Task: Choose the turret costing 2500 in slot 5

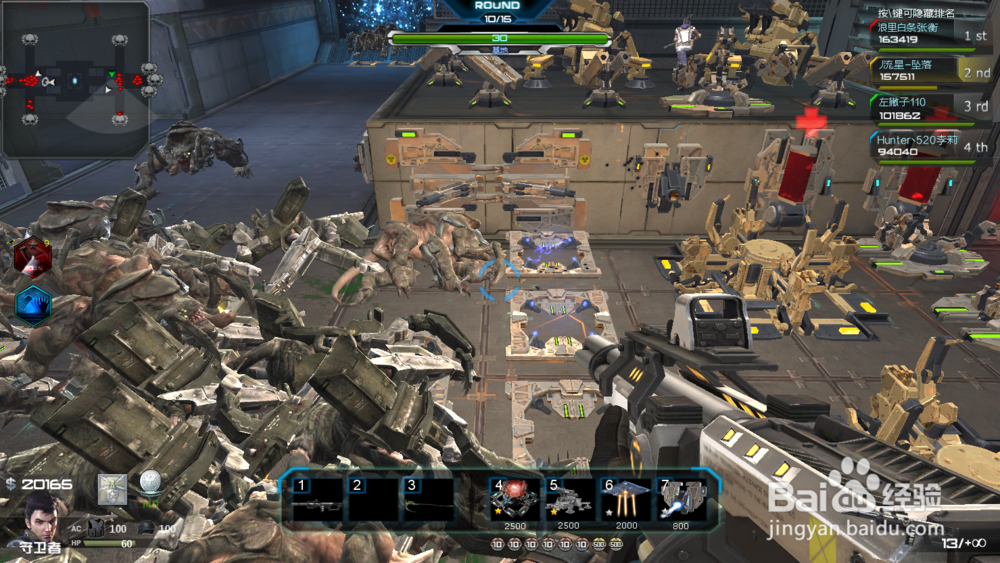Action: click(x=569, y=498)
